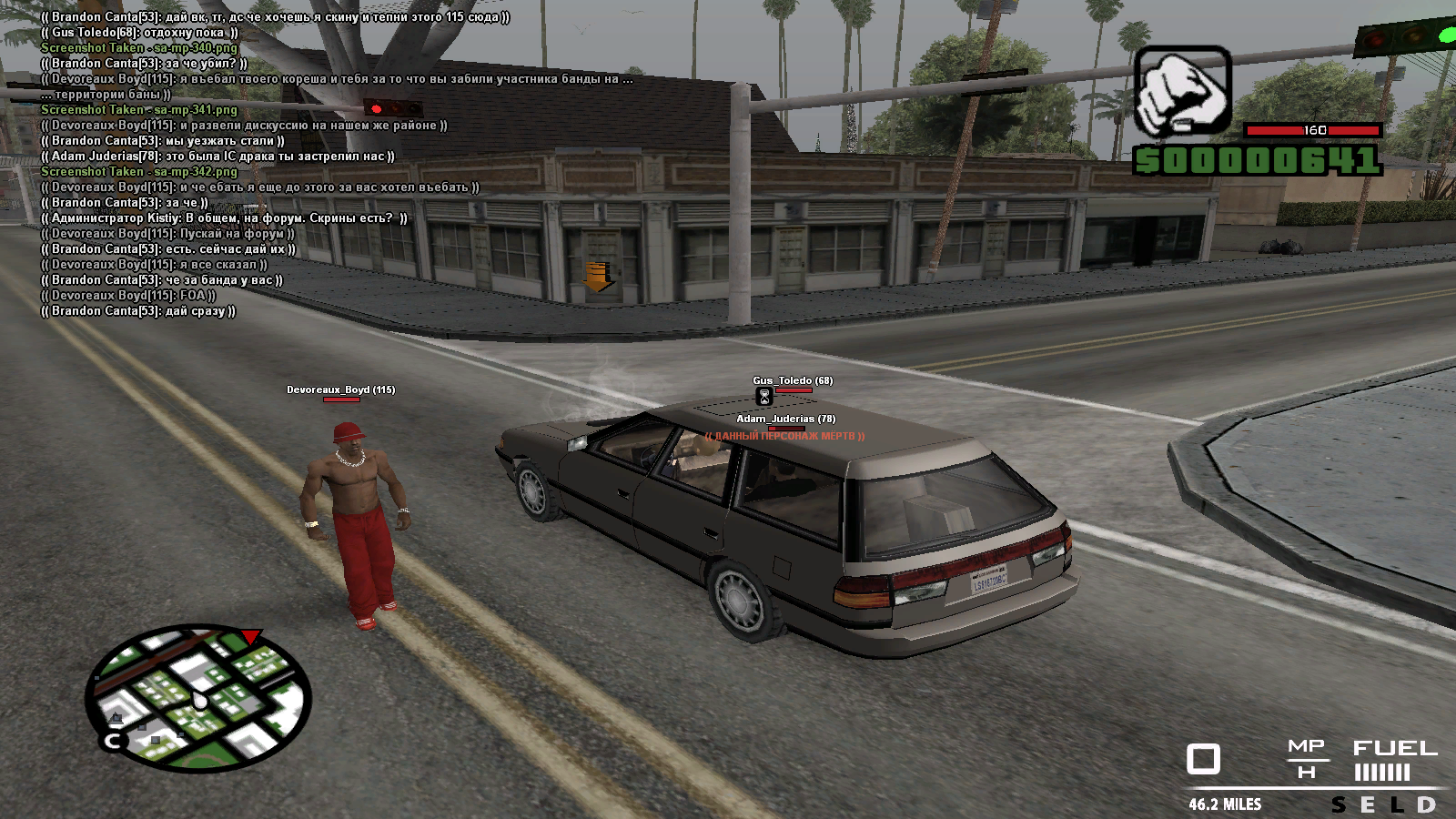Screen dimensions: 1456x819
Task: Select the red north marker on the minimap
Action: (x=251, y=636)
